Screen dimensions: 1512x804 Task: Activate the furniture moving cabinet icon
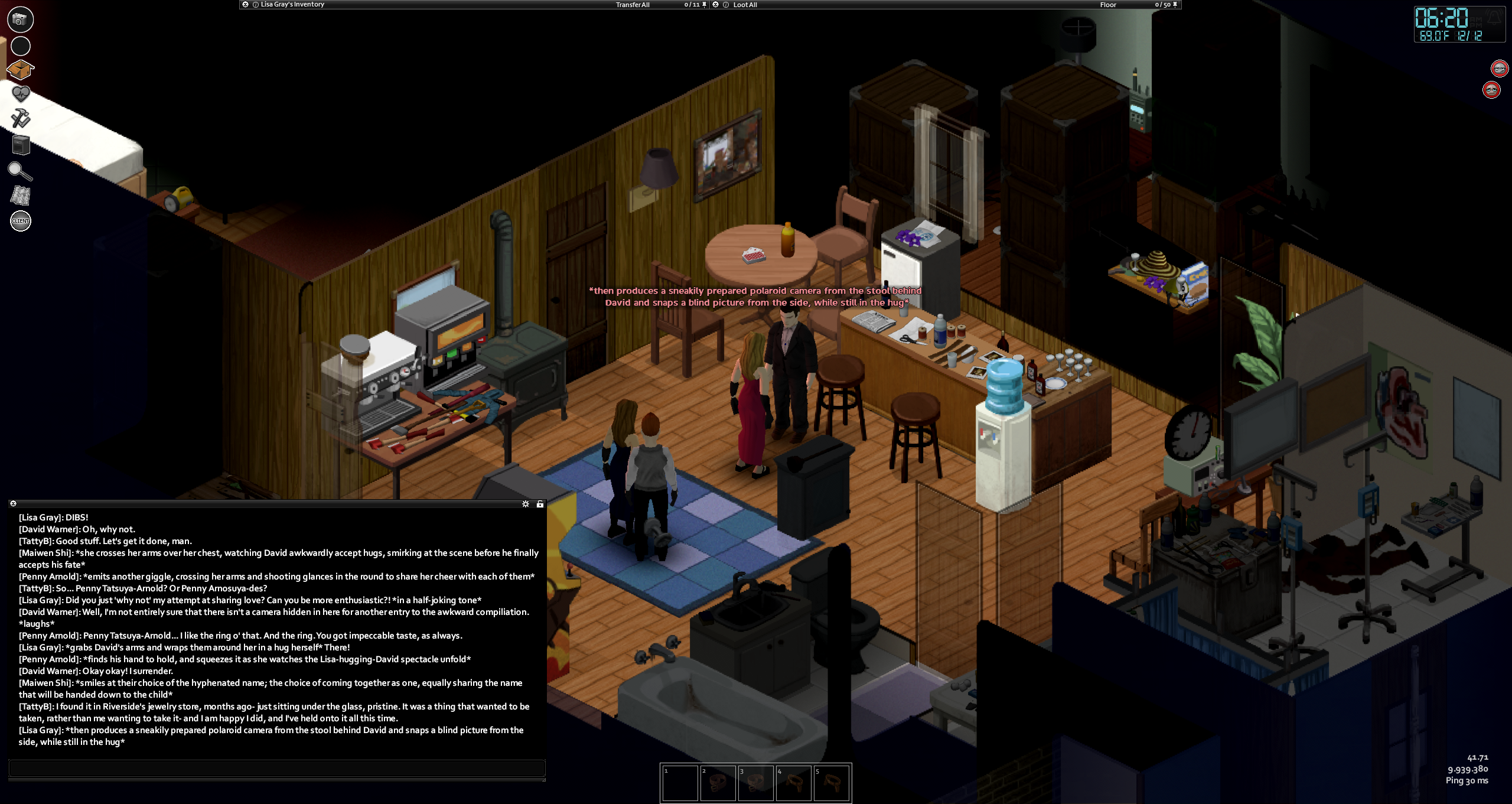coord(21,144)
